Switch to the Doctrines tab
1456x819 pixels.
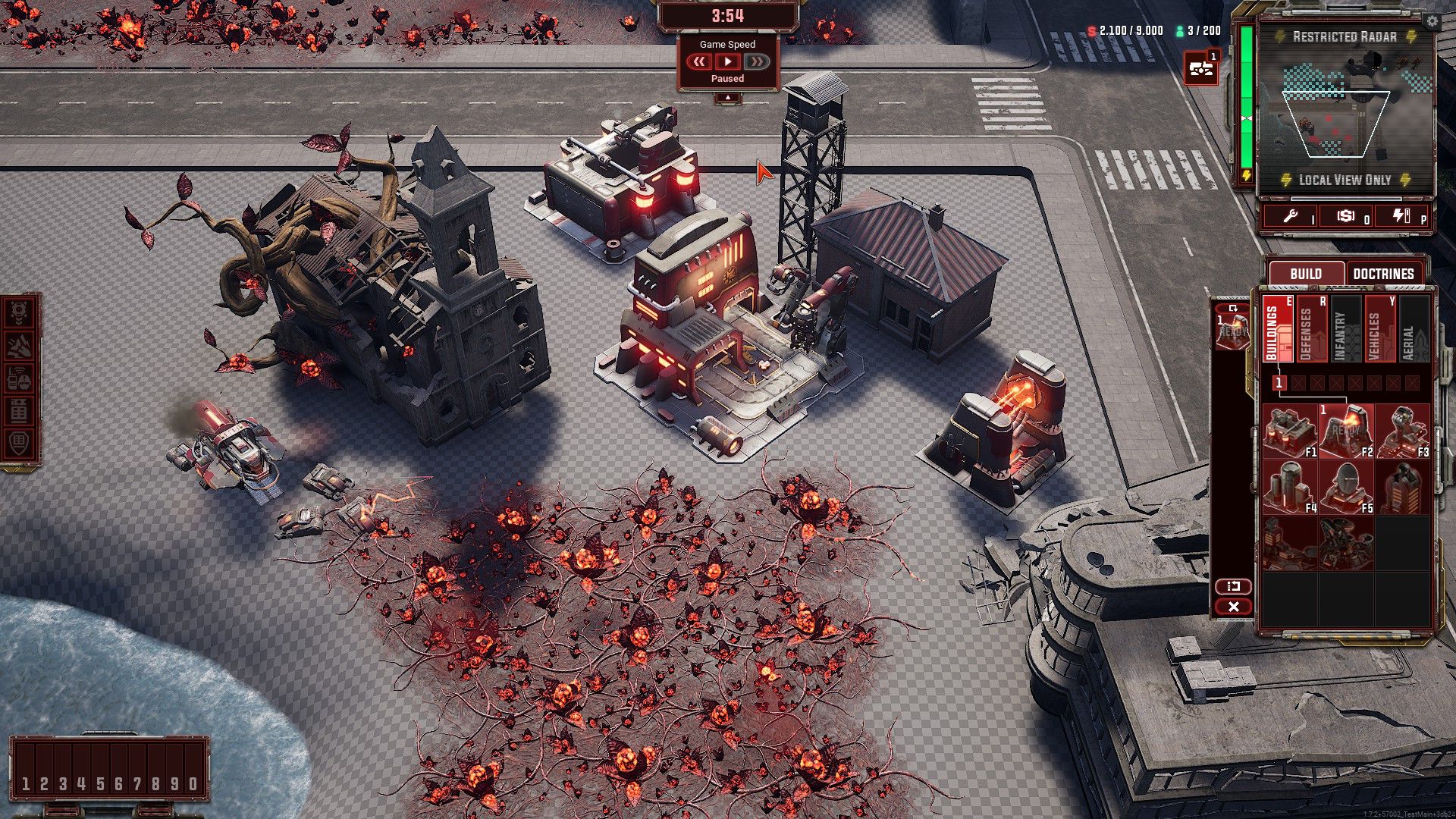1383,274
